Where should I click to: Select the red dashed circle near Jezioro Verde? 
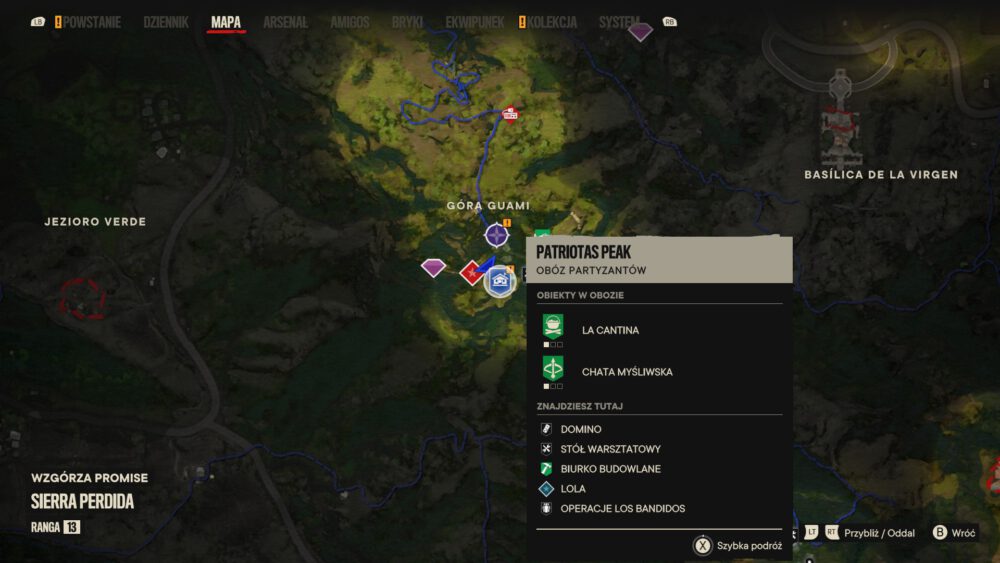[x=82, y=298]
